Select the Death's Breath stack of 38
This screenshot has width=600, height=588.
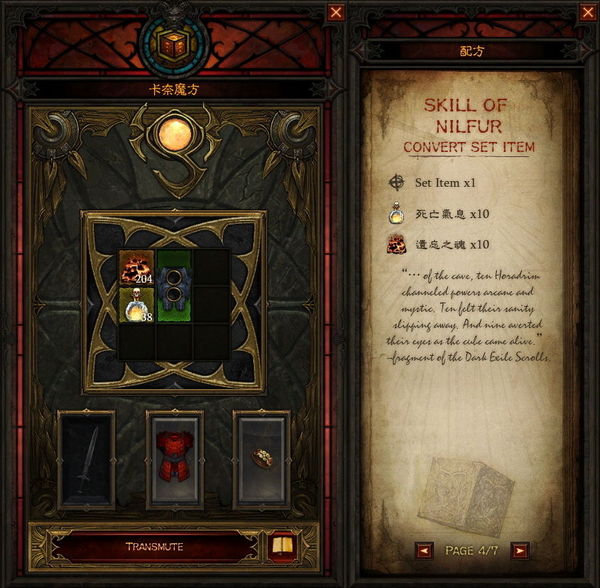[x=136, y=306]
